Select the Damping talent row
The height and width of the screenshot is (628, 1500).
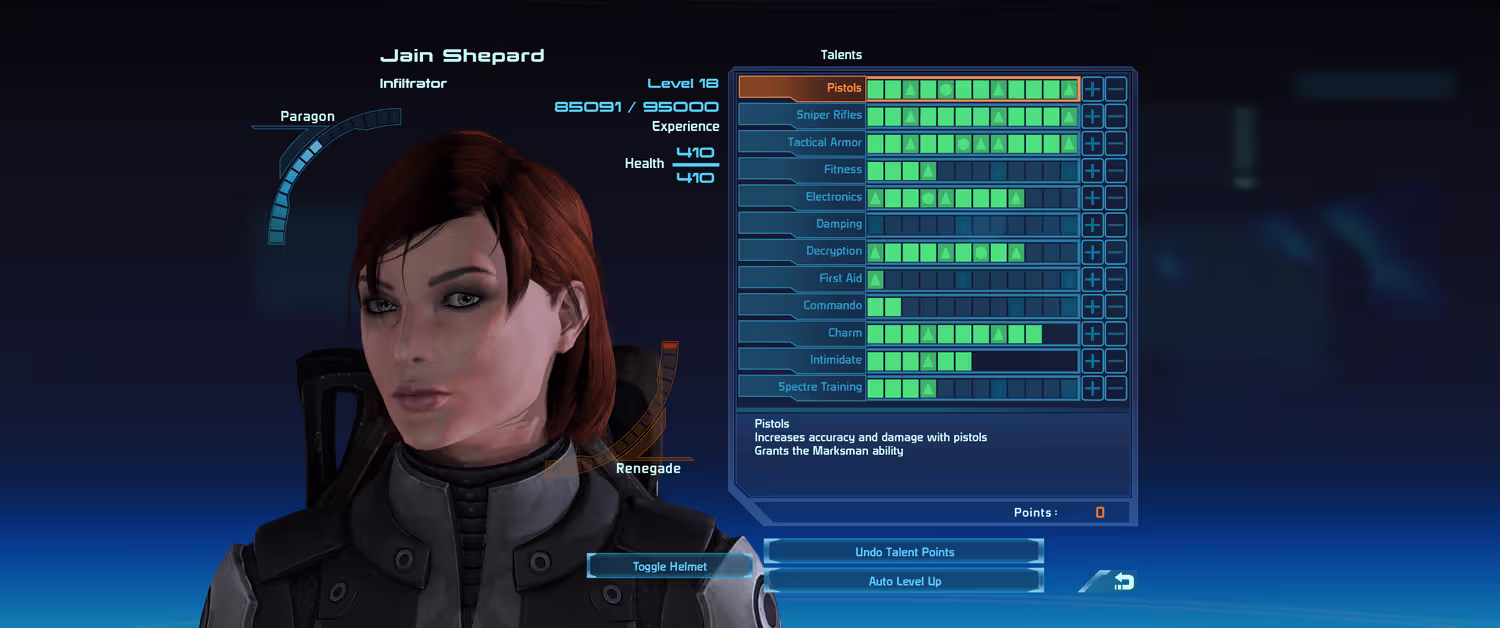coord(801,224)
